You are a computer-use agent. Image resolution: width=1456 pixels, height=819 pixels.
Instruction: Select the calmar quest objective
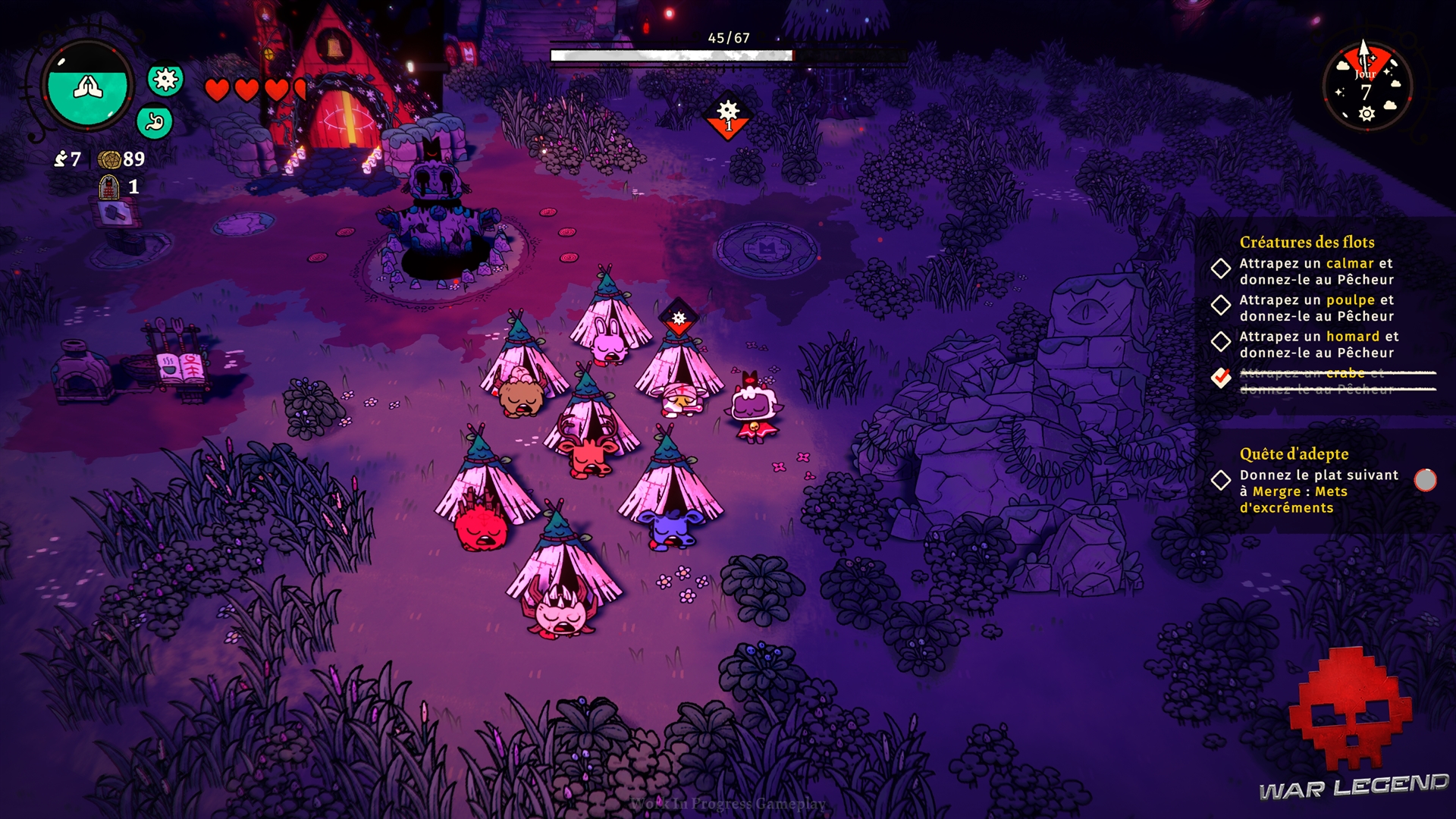pyautogui.click(x=1316, y=271)
